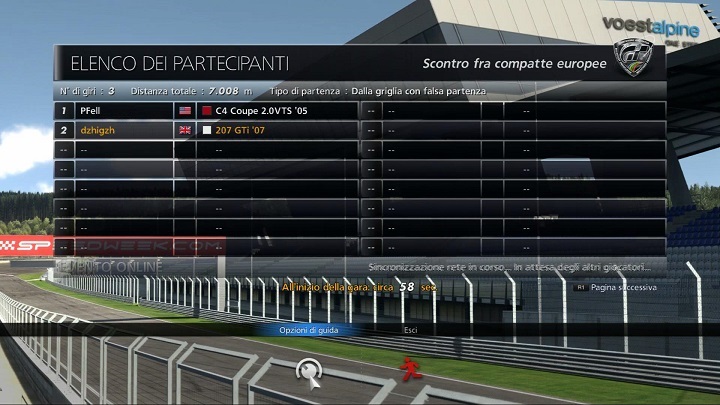The height and width of the screenshot is (405, 720).
Task: Select player dzhigzh's row
Action: pyautogui.click(x=206, y=130)
